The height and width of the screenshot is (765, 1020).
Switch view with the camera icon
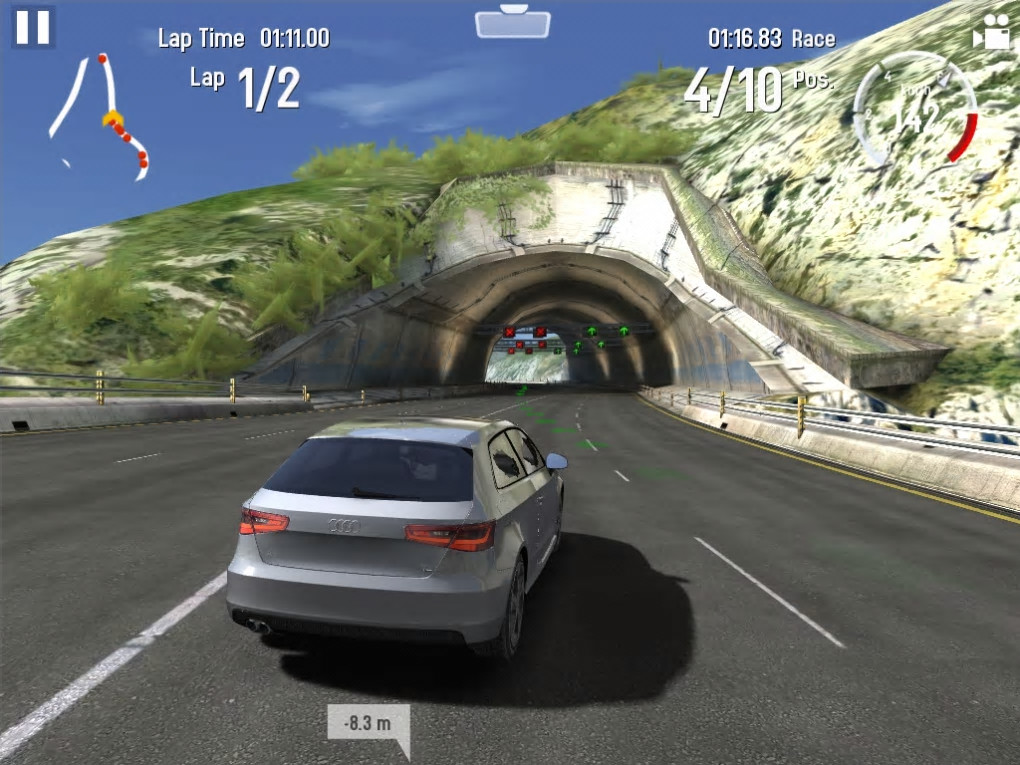[x=991, y=33]
